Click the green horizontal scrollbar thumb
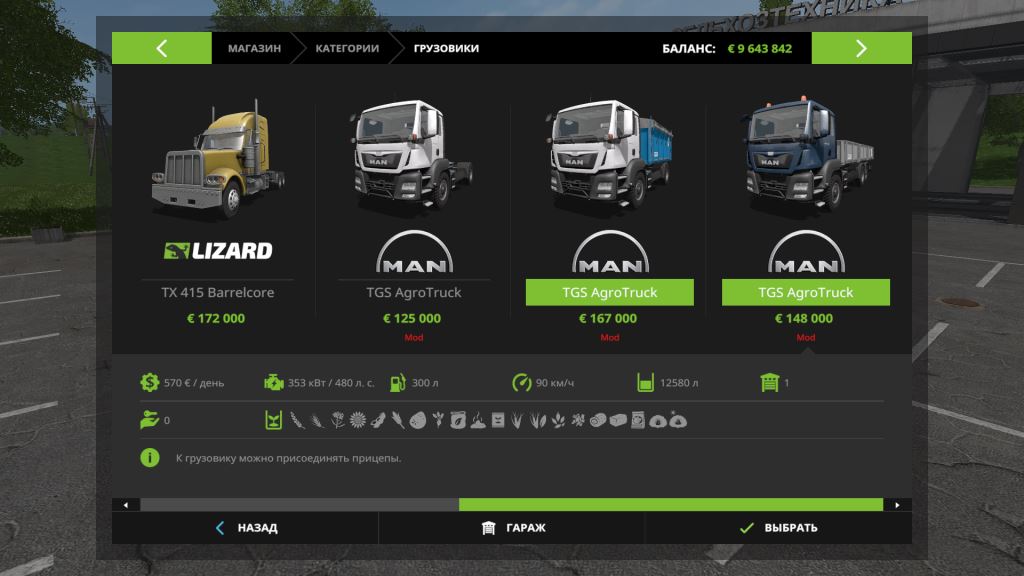This screenshot has width=1024, height=576. (x=670, y=505)
